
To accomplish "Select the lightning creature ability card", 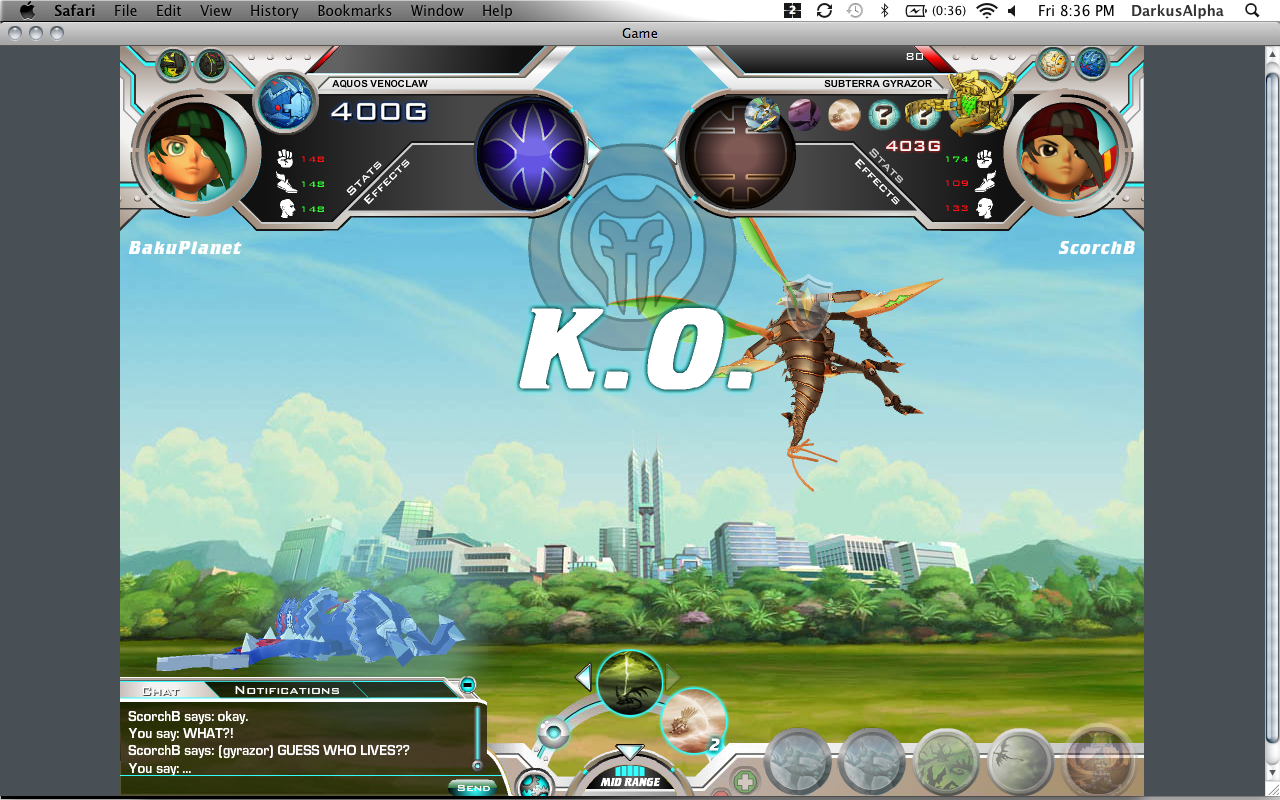I will pyautogui.click(x=630, y=683).
